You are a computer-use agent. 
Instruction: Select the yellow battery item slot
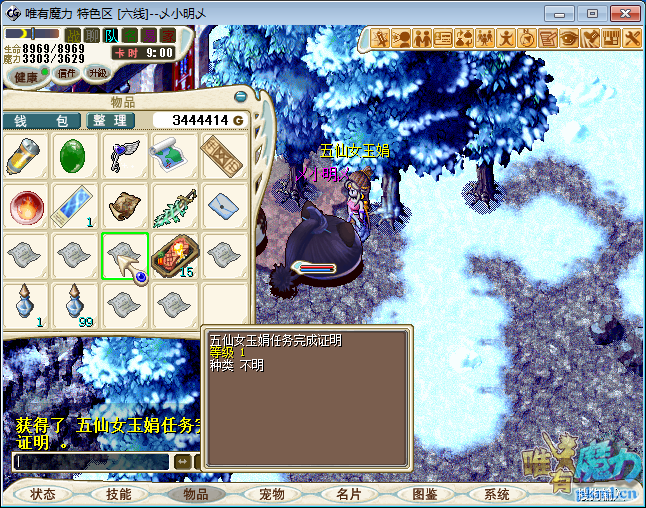click(x=25, y=157)
